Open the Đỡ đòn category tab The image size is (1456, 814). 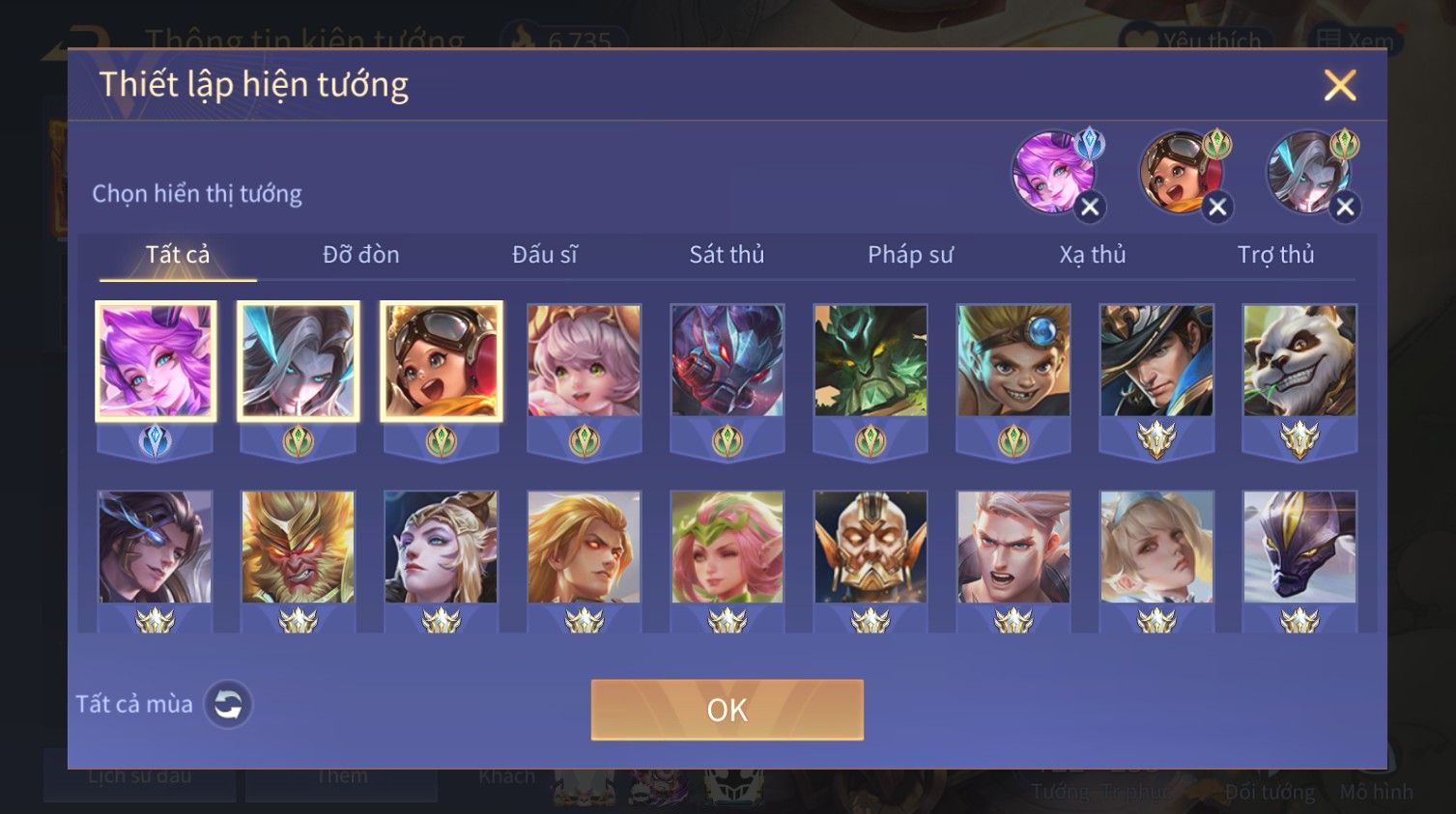360,255
